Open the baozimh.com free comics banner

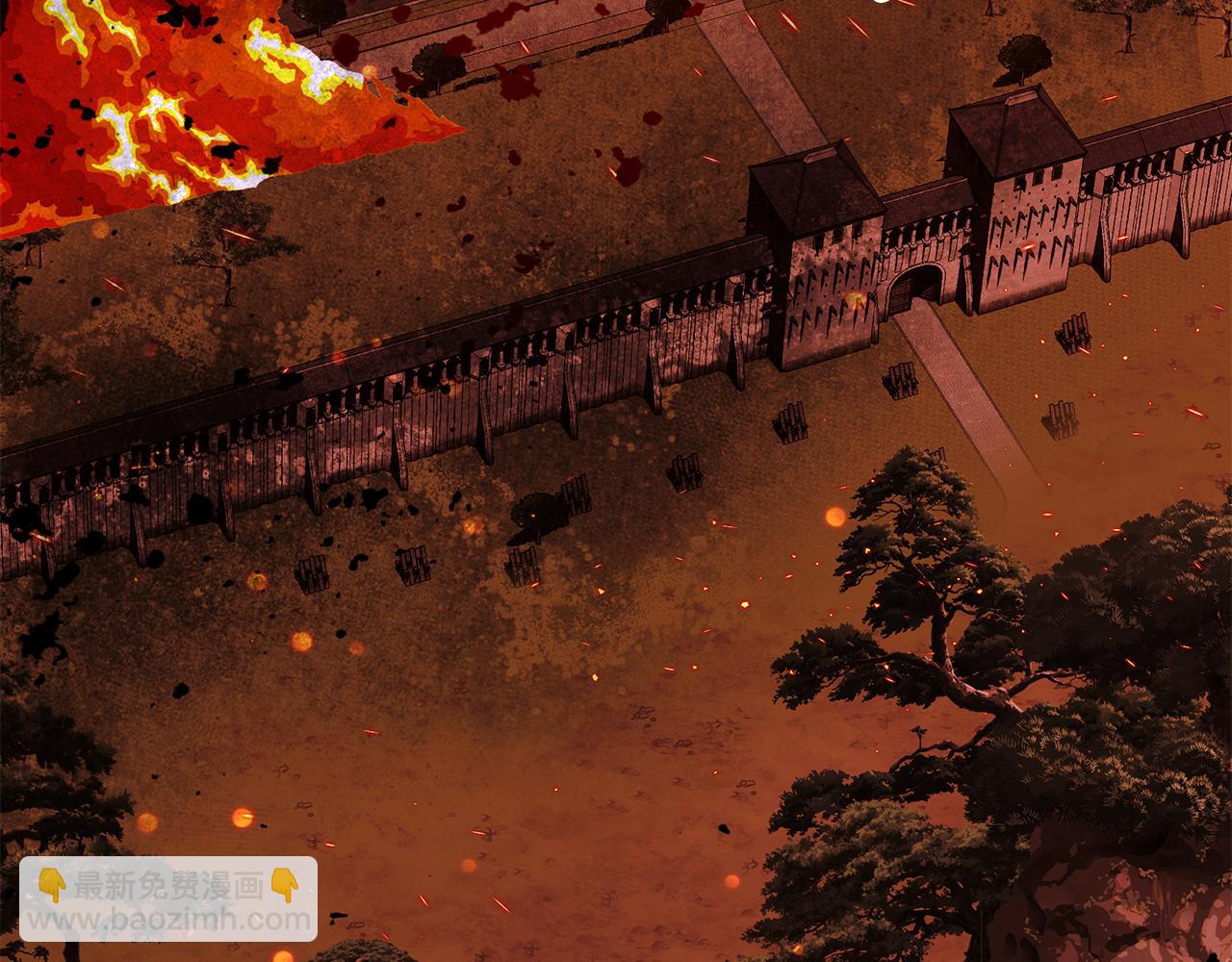[x=168, y=899]
